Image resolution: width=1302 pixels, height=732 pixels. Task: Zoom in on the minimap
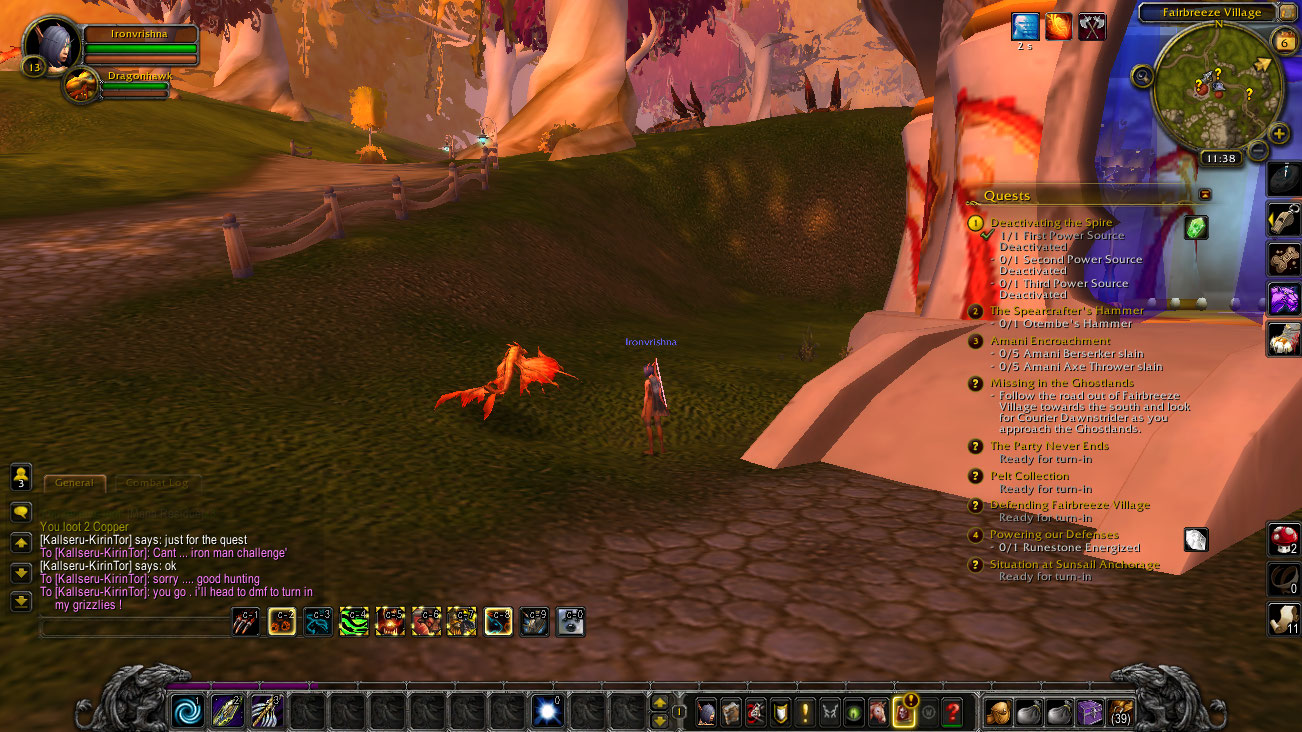point(1279,133)
